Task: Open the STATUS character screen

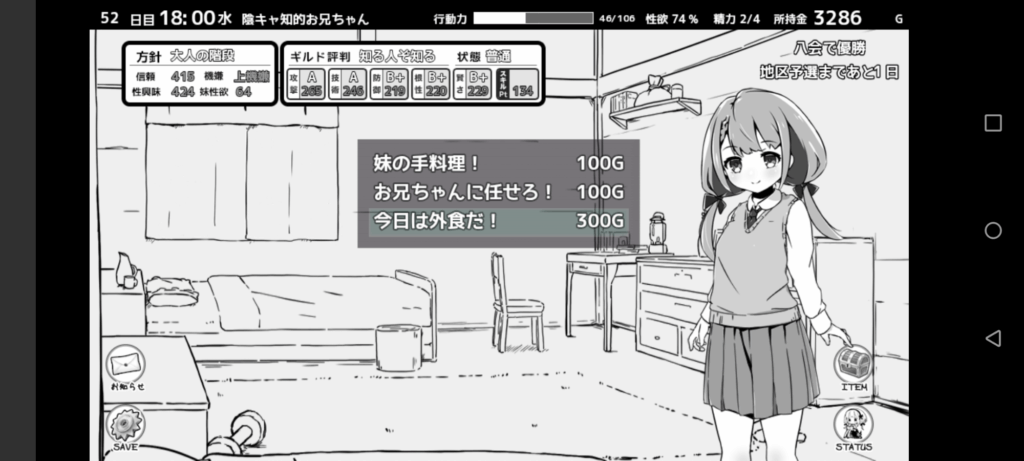Action: tap(853, 426)
